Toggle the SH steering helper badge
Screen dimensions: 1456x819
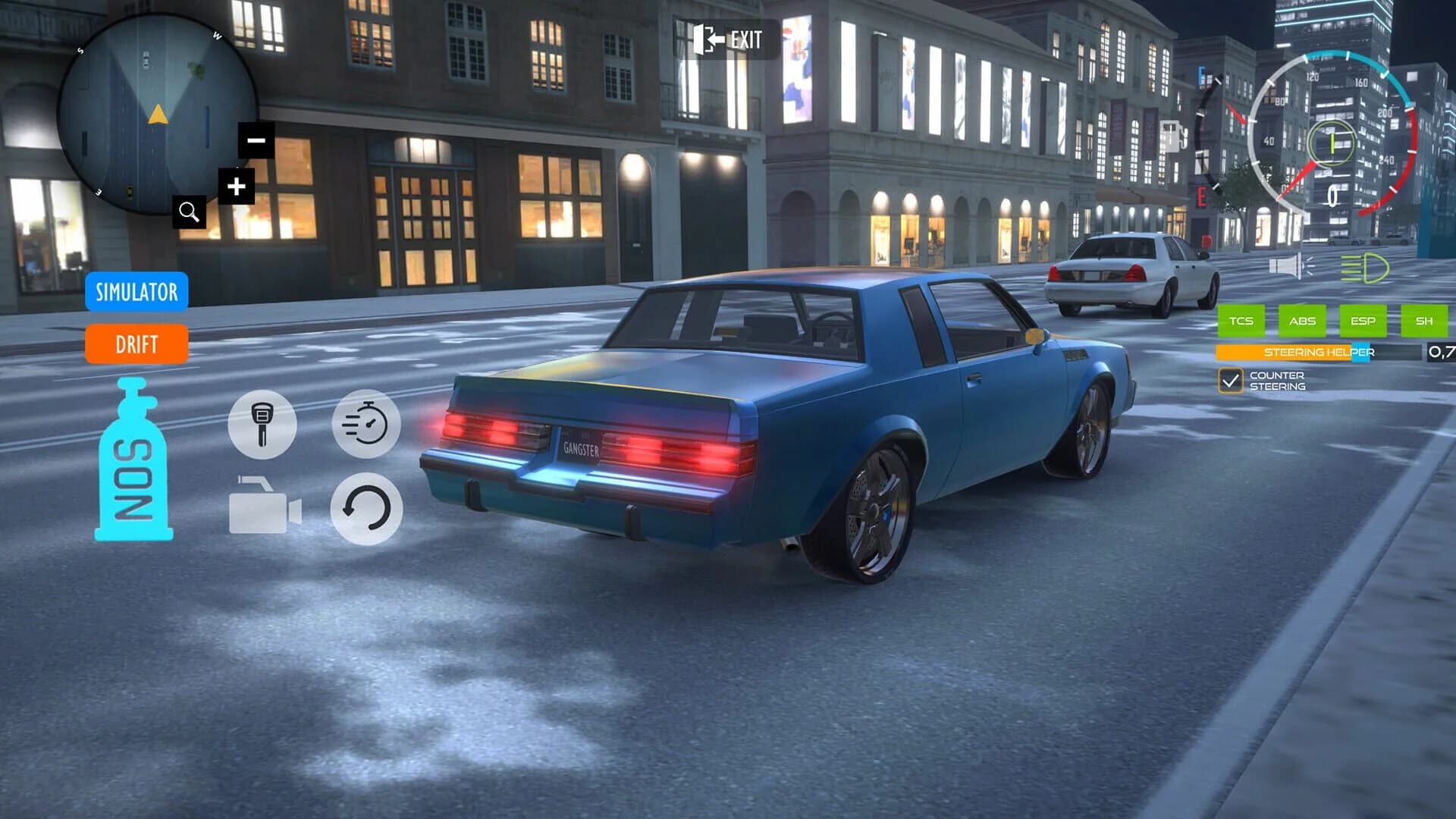click(1423, 321)
